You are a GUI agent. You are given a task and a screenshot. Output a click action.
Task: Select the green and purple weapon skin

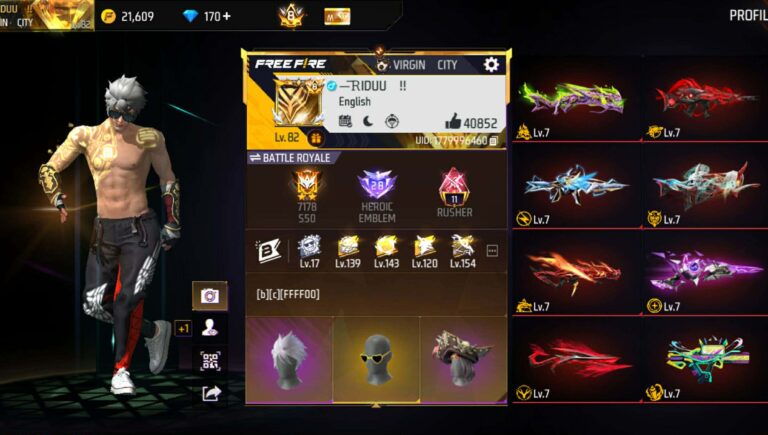click(572, 99)
